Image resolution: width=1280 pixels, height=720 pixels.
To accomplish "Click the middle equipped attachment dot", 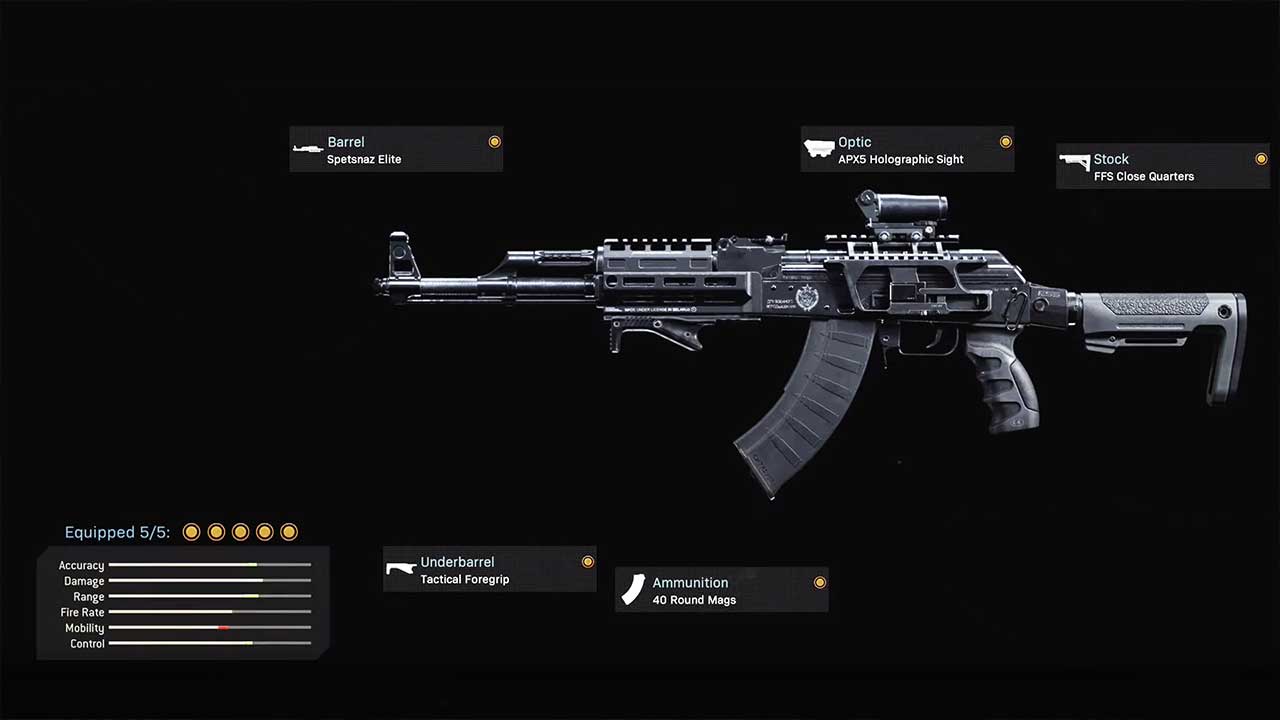I will click(x=240, y=532).
